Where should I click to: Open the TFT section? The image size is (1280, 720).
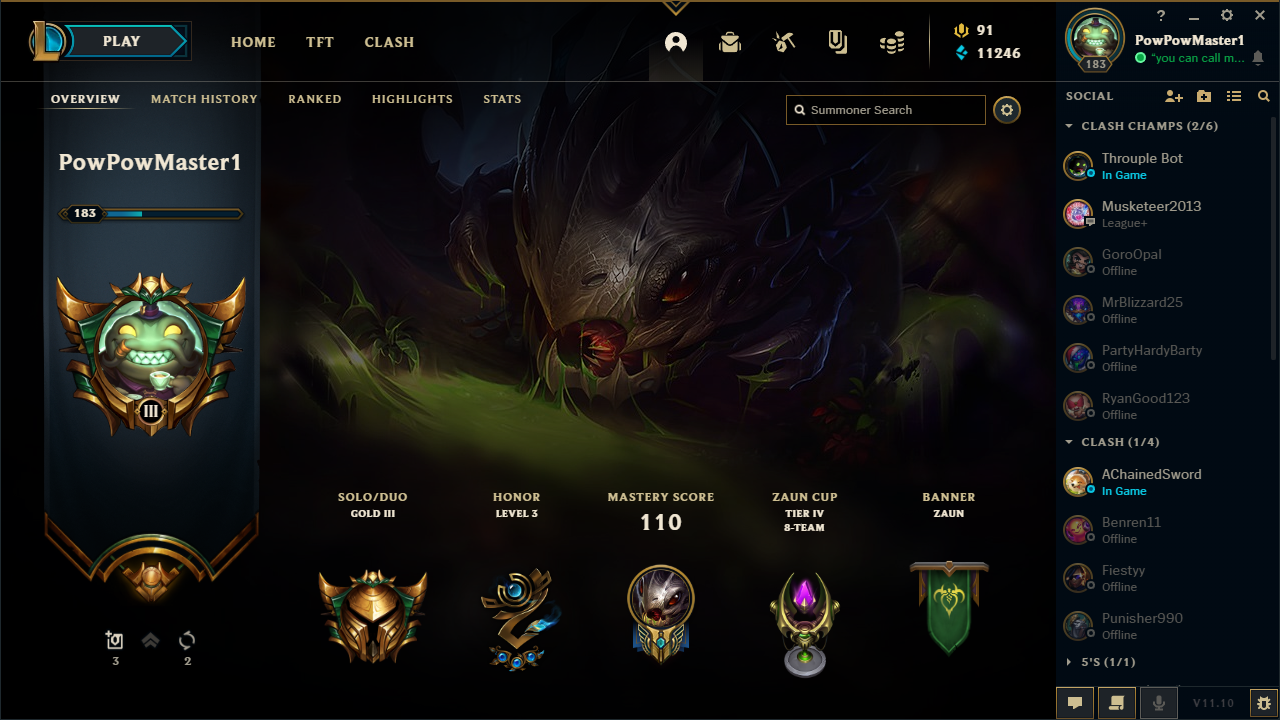tap(319, 42)
